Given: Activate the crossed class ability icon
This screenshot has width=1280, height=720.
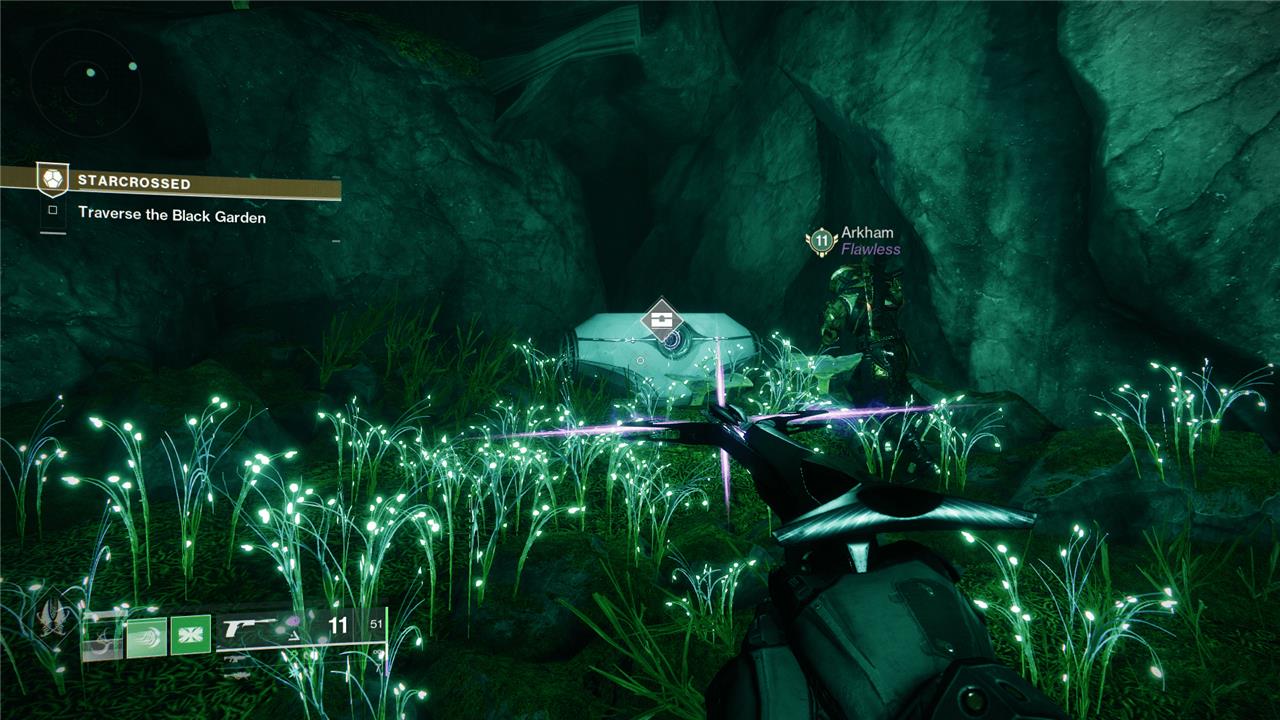Looking at the screenshot, I should coord(190,636).
